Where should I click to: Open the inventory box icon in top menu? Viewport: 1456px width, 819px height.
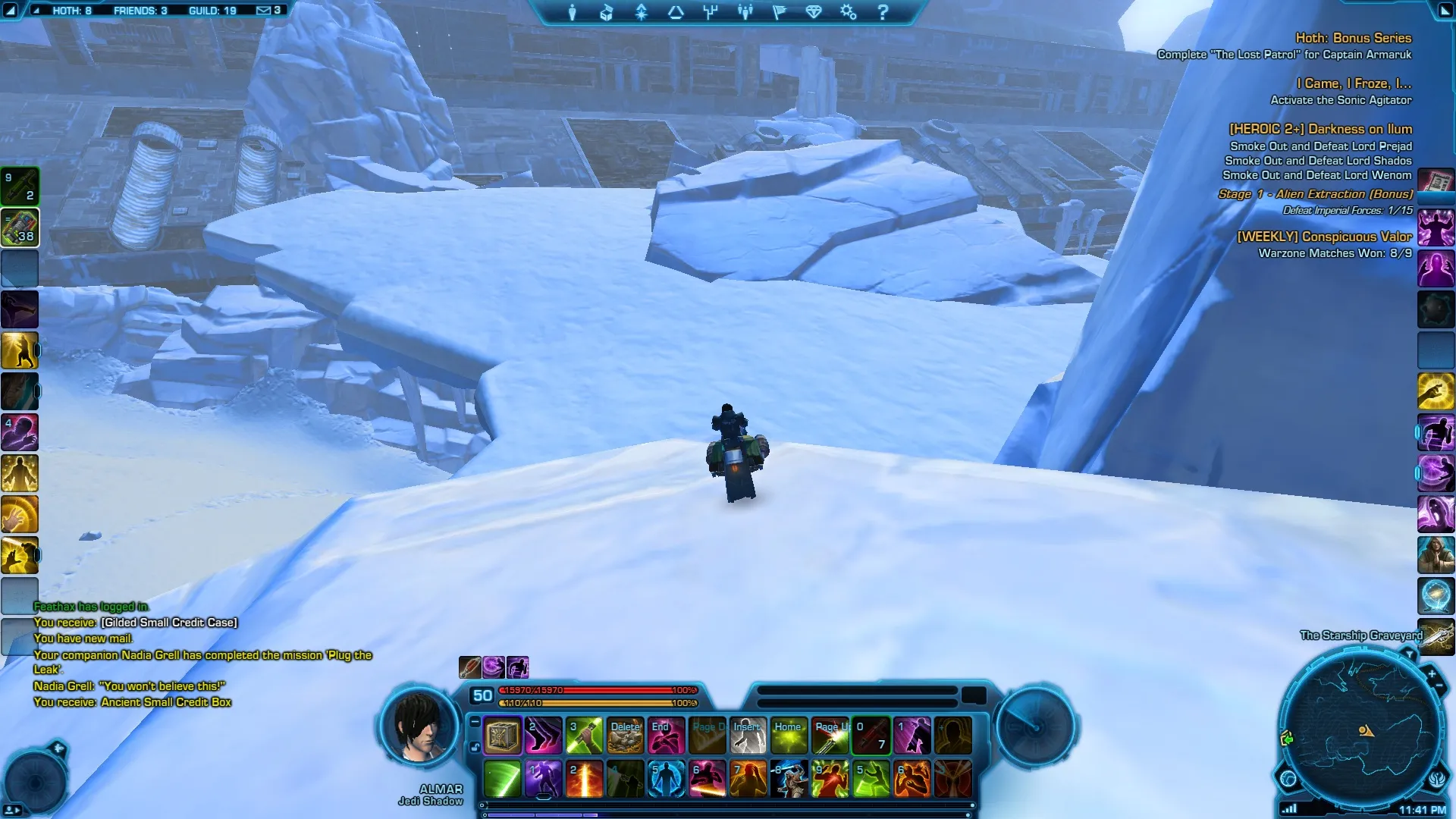point(607,12)
